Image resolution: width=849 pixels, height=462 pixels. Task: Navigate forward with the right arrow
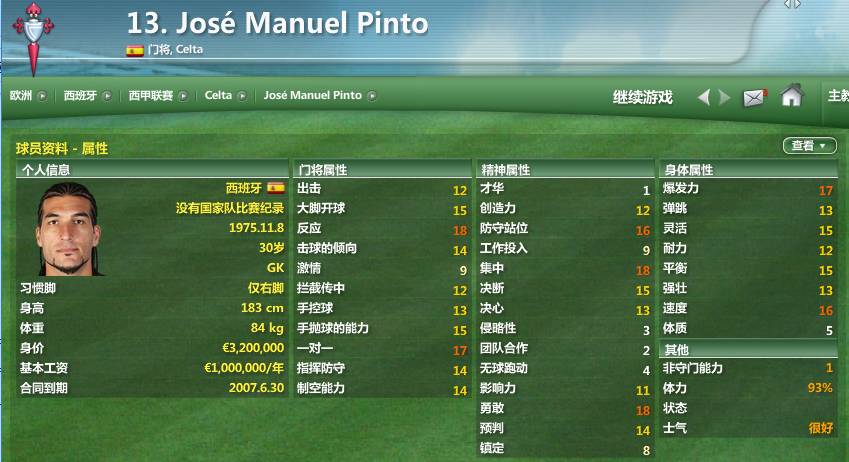pos(725,97)
